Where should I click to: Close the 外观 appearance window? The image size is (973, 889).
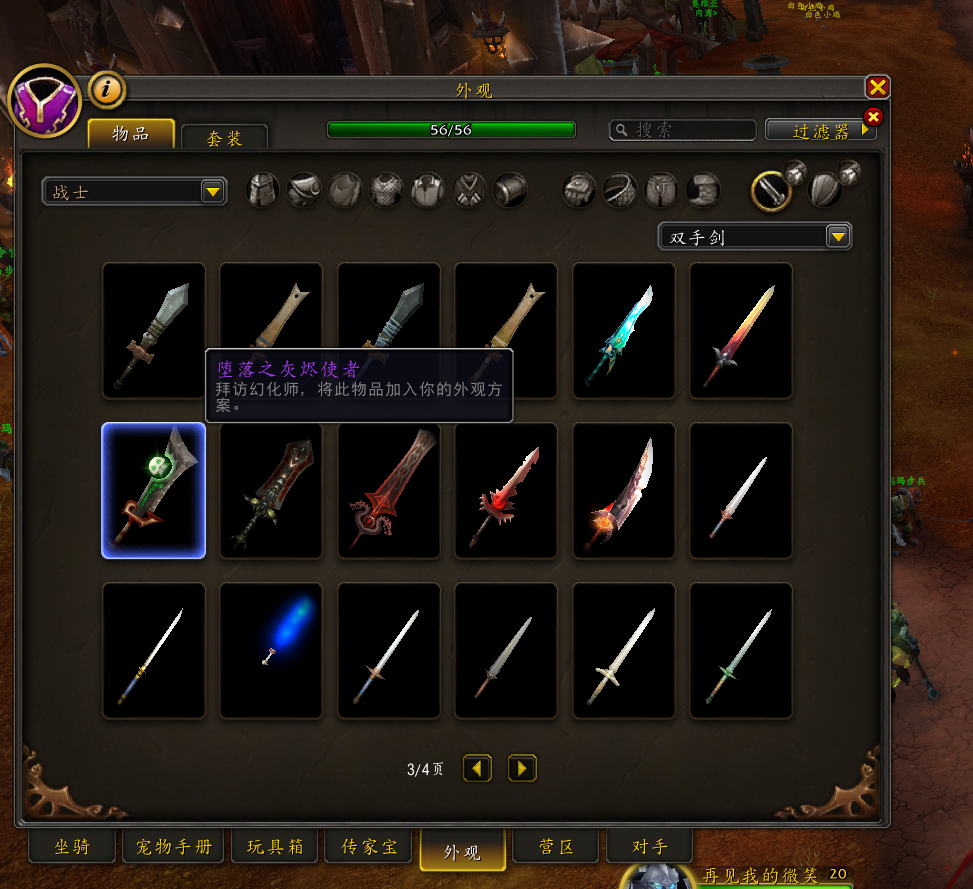877,88
